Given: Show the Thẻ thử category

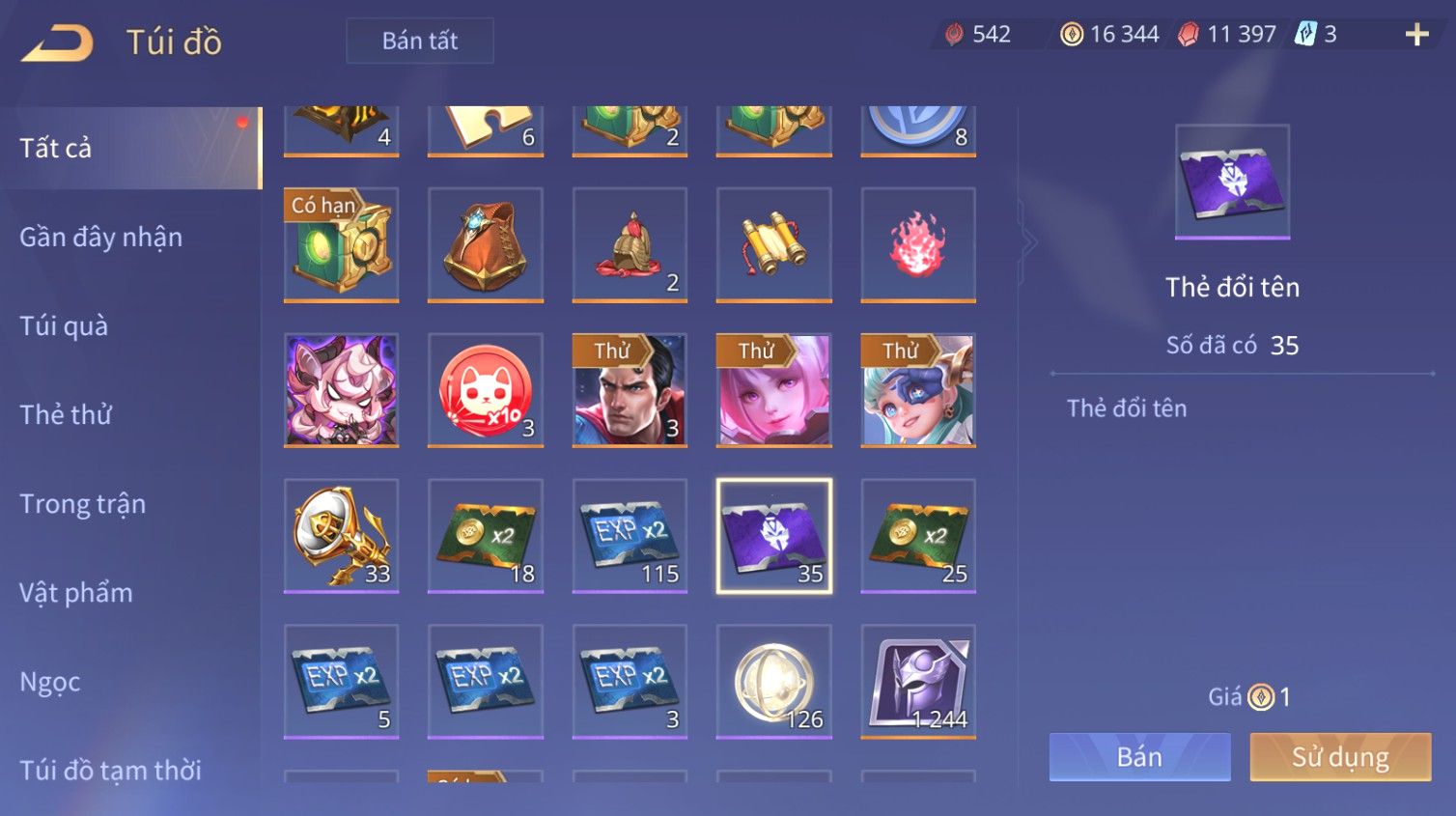Looking at the screenshot, I should coord(66,414).
